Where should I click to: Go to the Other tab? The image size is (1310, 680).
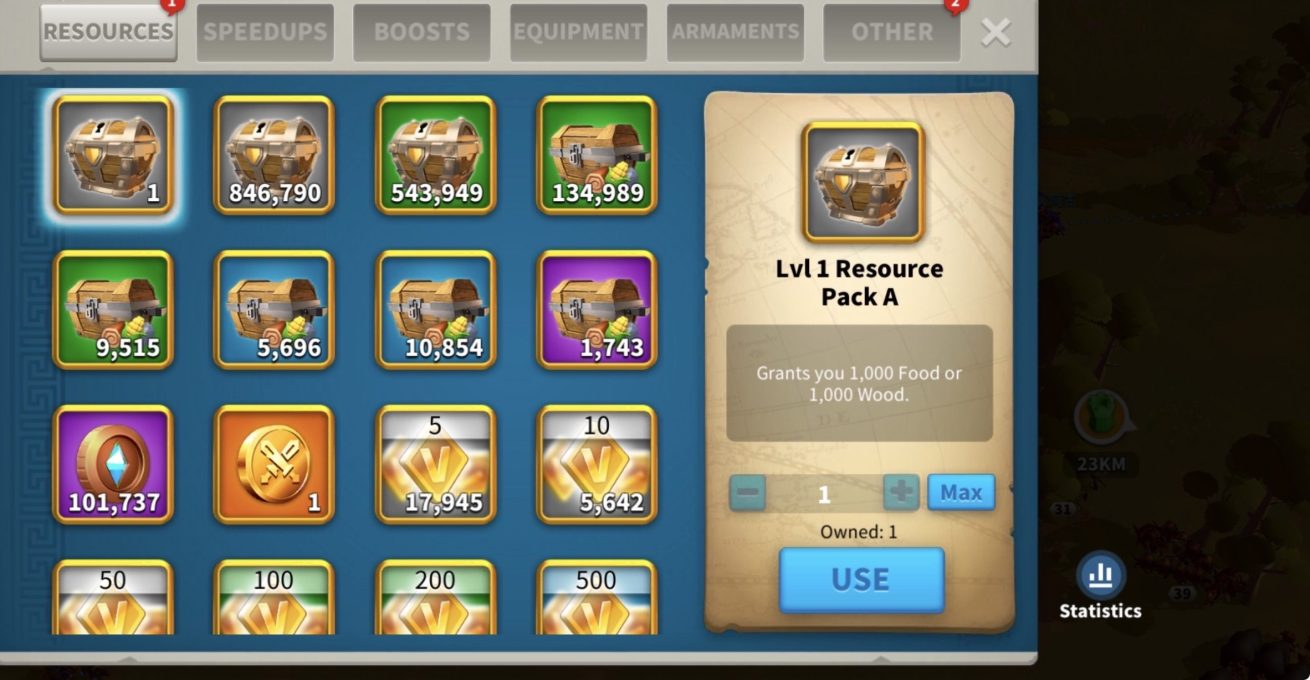click(891, 32)
